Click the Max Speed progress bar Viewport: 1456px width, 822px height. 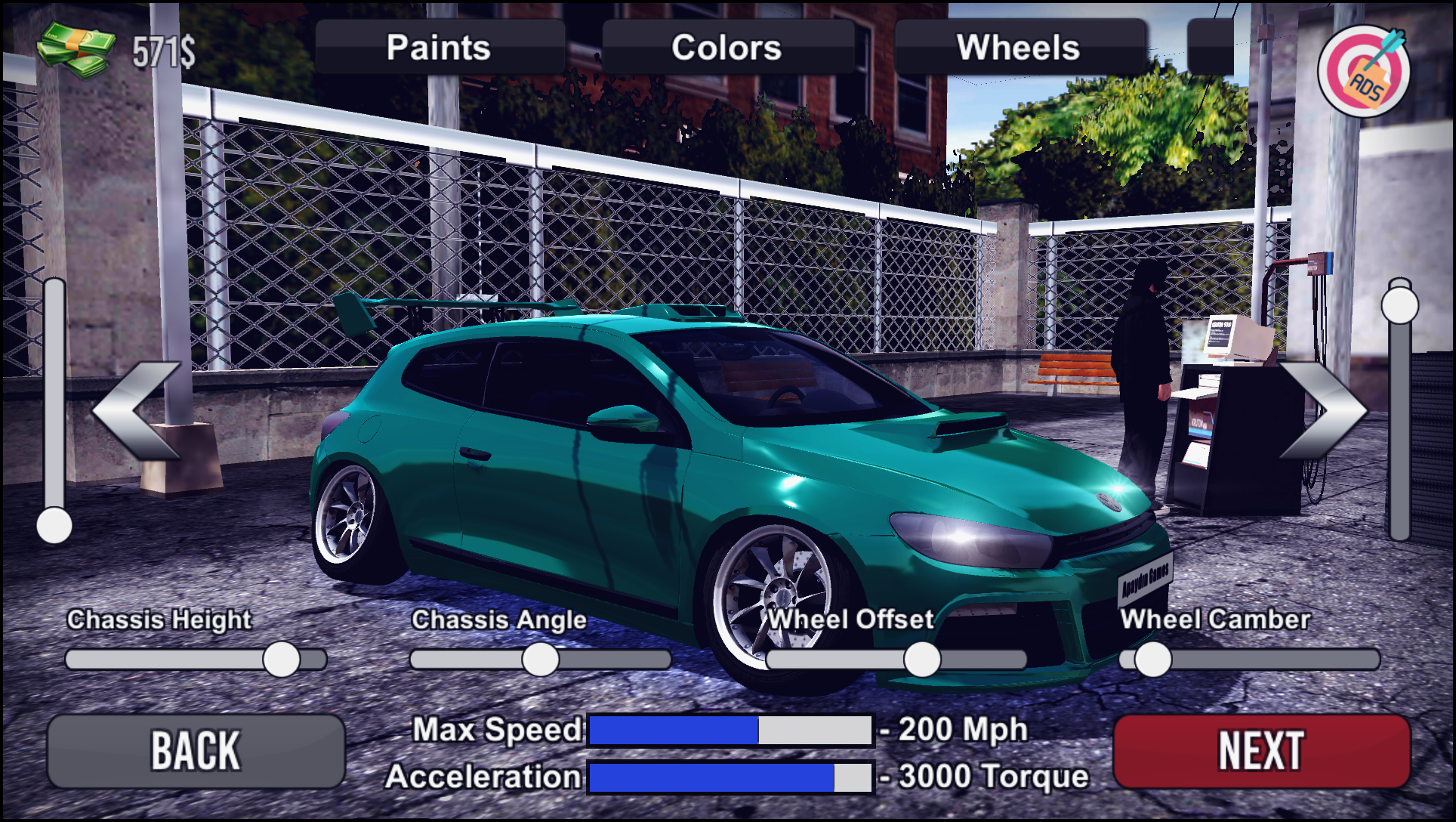(729, 729)
